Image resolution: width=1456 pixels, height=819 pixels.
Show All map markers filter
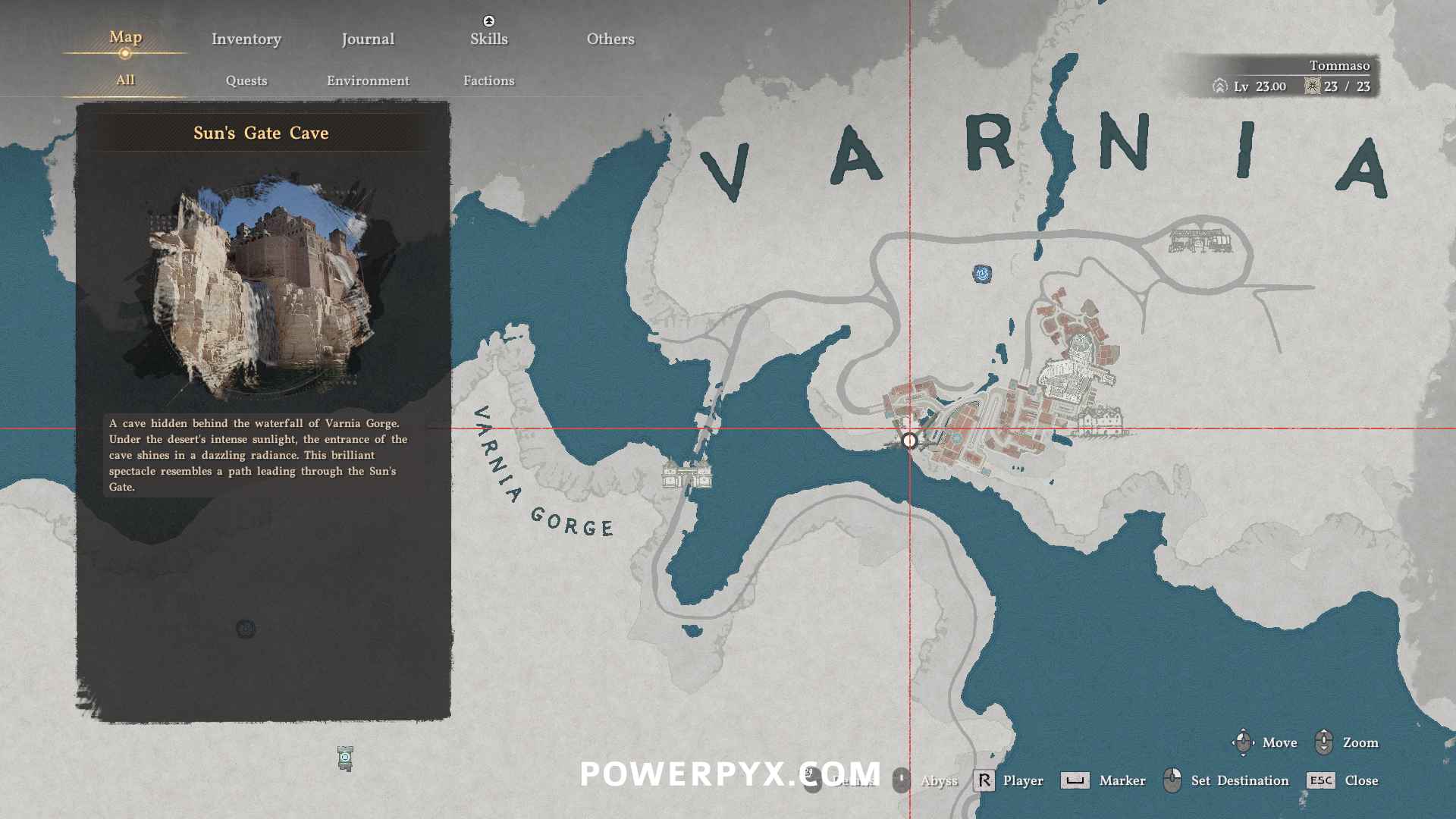pos(125,80)
